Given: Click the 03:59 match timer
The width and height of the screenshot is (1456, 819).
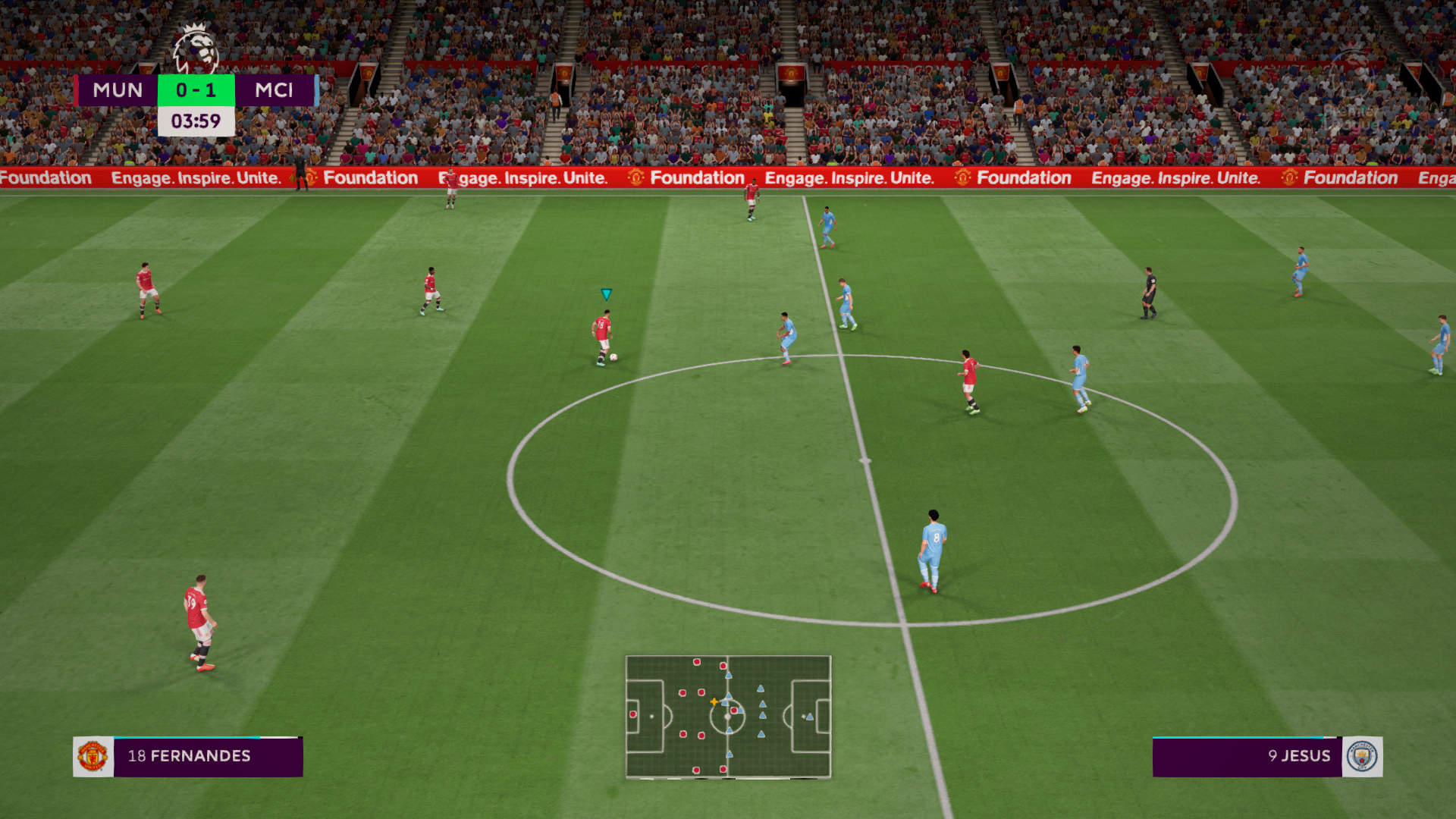Looking at the screenshot, I should tap(196, 120).
